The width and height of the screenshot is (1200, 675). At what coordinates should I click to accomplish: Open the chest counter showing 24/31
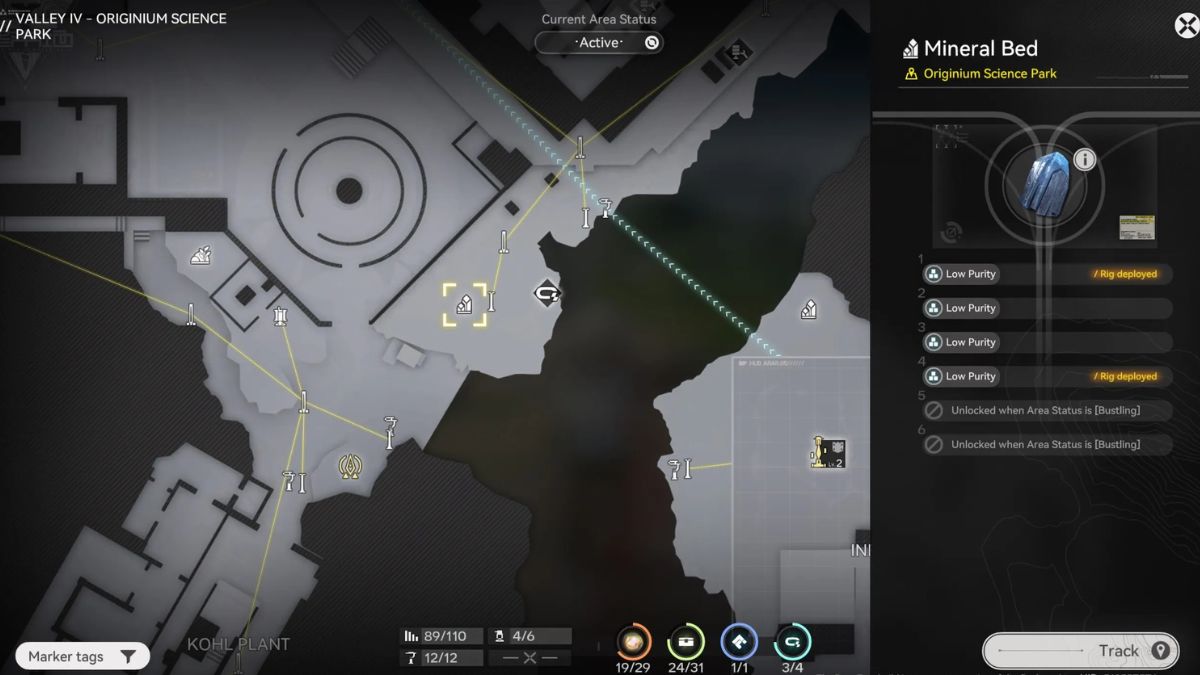pos(686,642)
